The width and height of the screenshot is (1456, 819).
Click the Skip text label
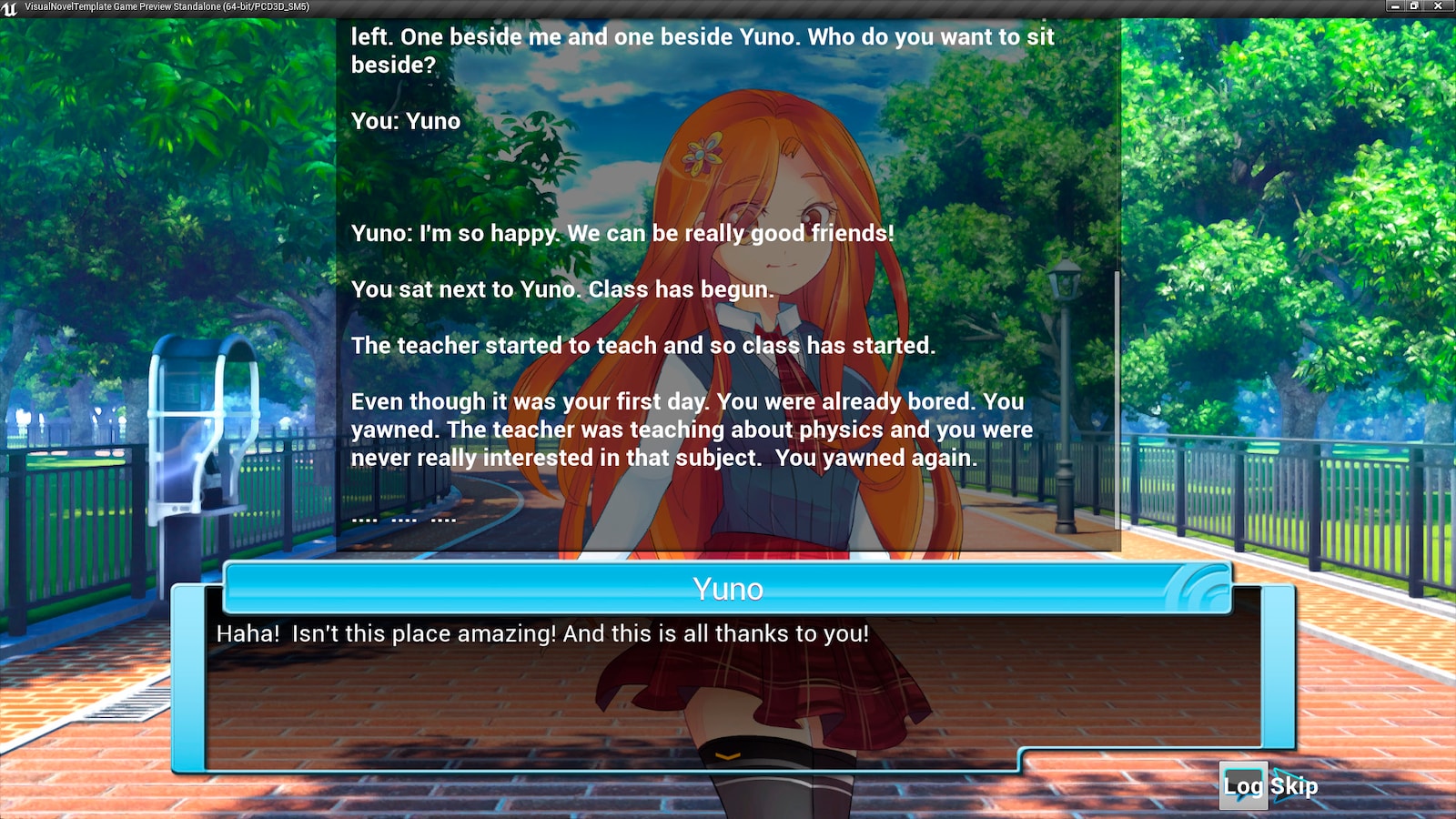tap(1296, 786)
